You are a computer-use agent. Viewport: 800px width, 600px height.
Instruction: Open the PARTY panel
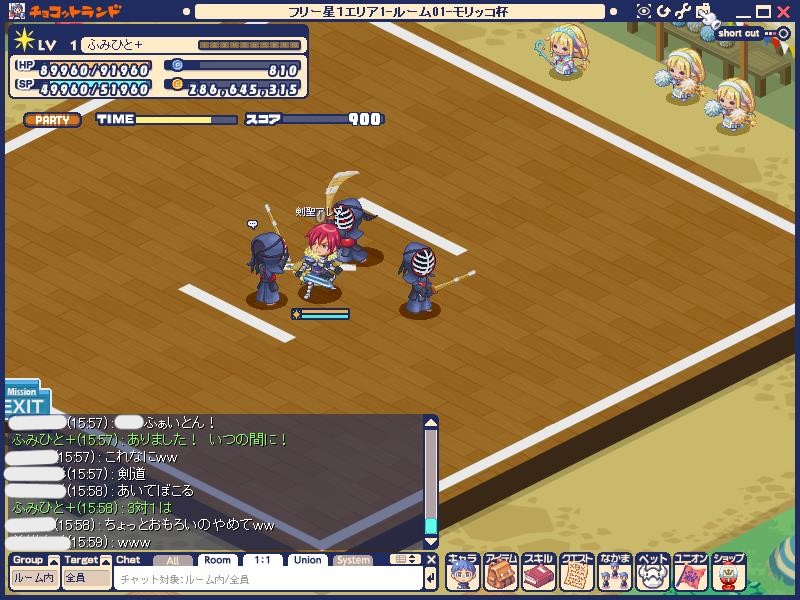52,120
